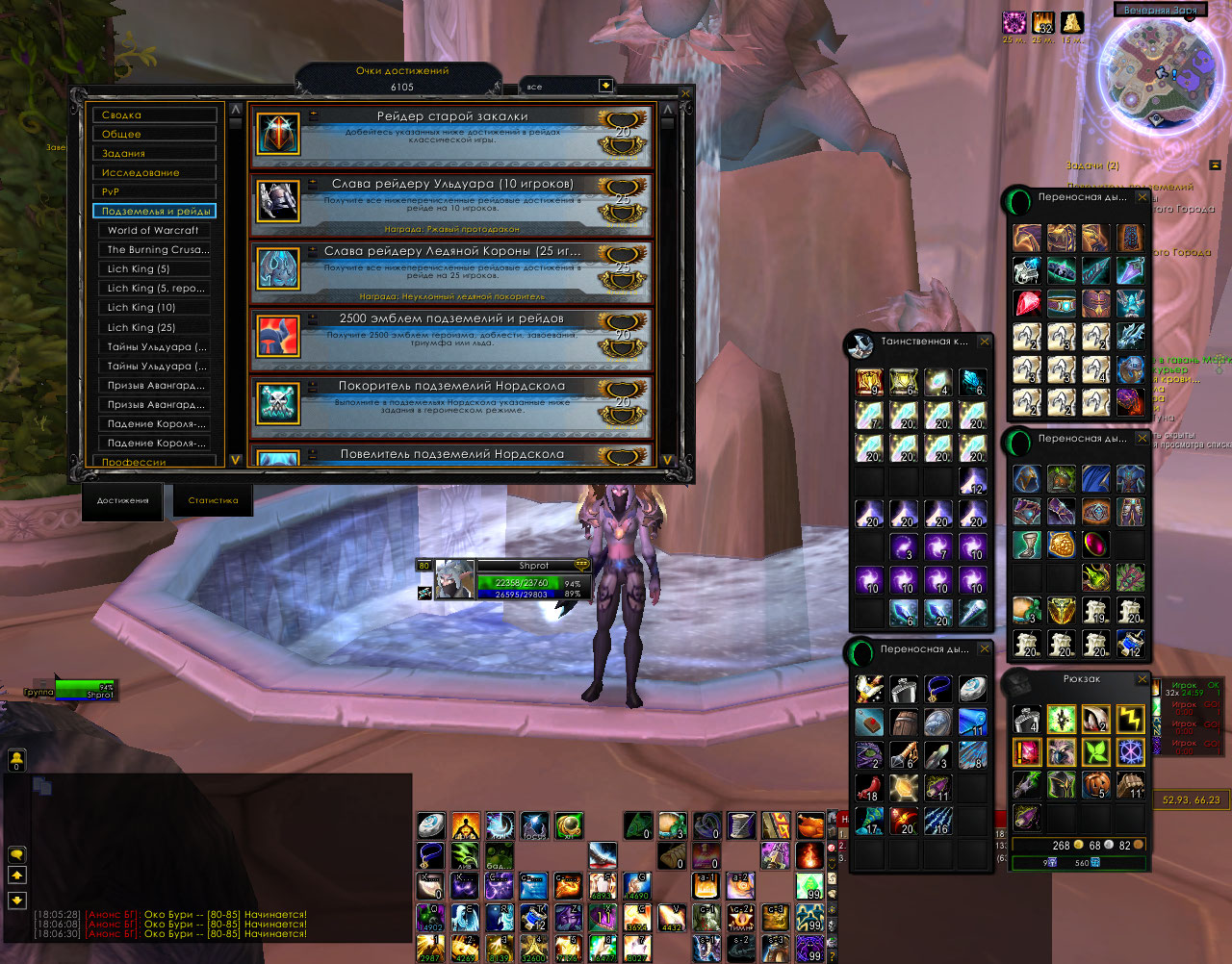Select the Shprot player portrait
Viewport: 1232px width, 964px height.
click(455, 579)
